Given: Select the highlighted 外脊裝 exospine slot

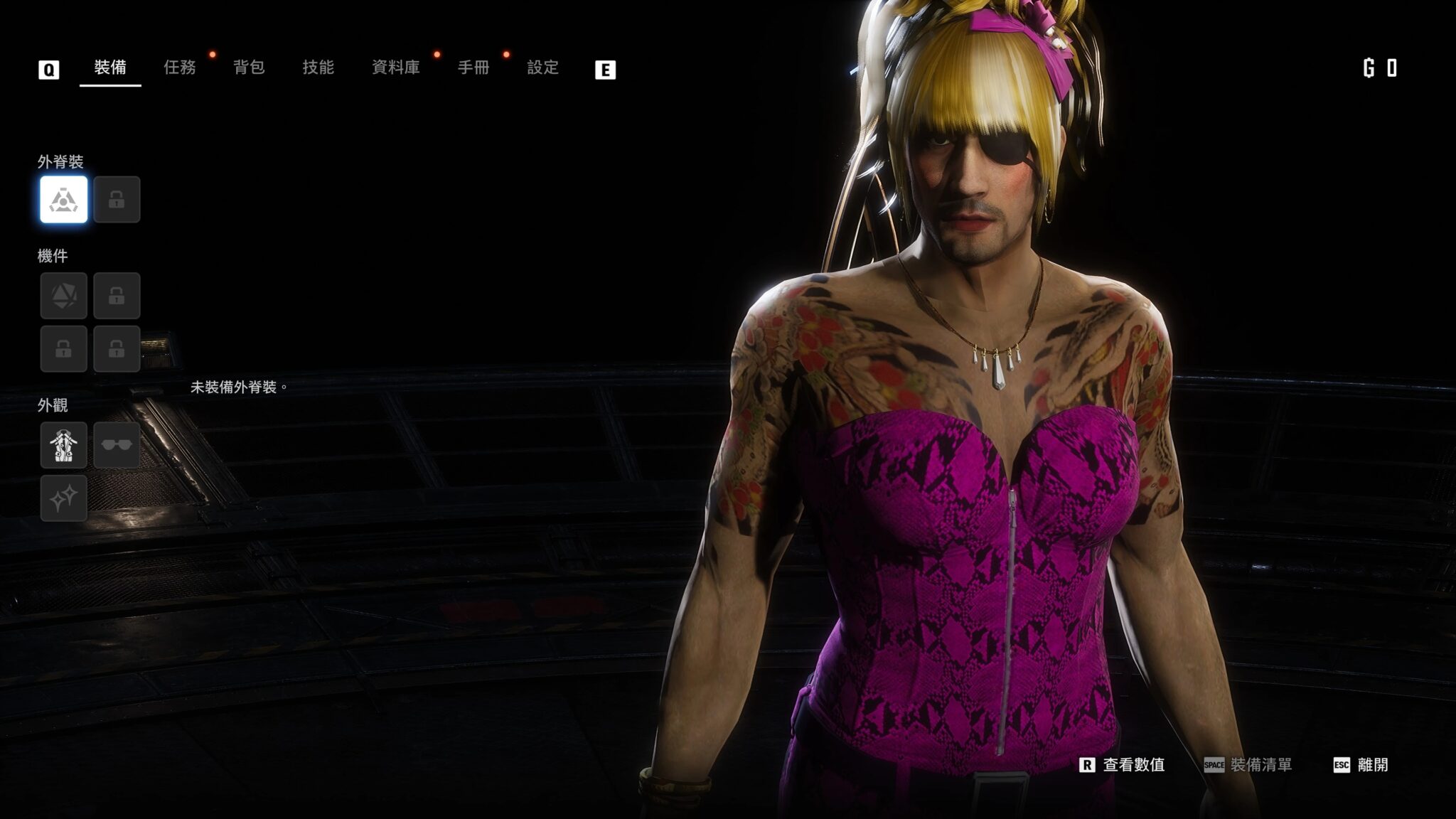Looking at the screenshot, I should (x=64, y=200).
